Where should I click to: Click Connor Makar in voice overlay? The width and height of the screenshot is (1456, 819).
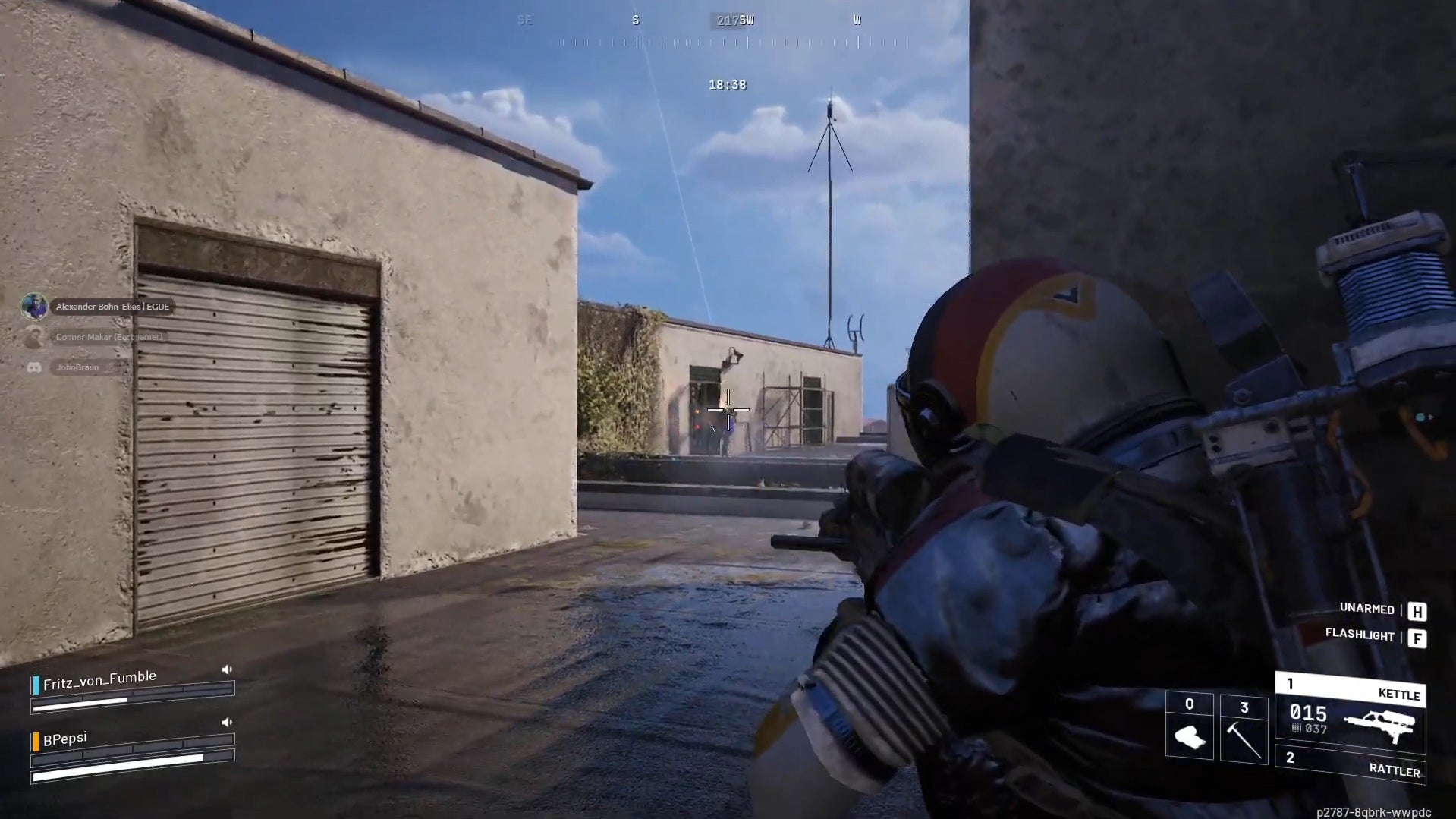(108, 337)
